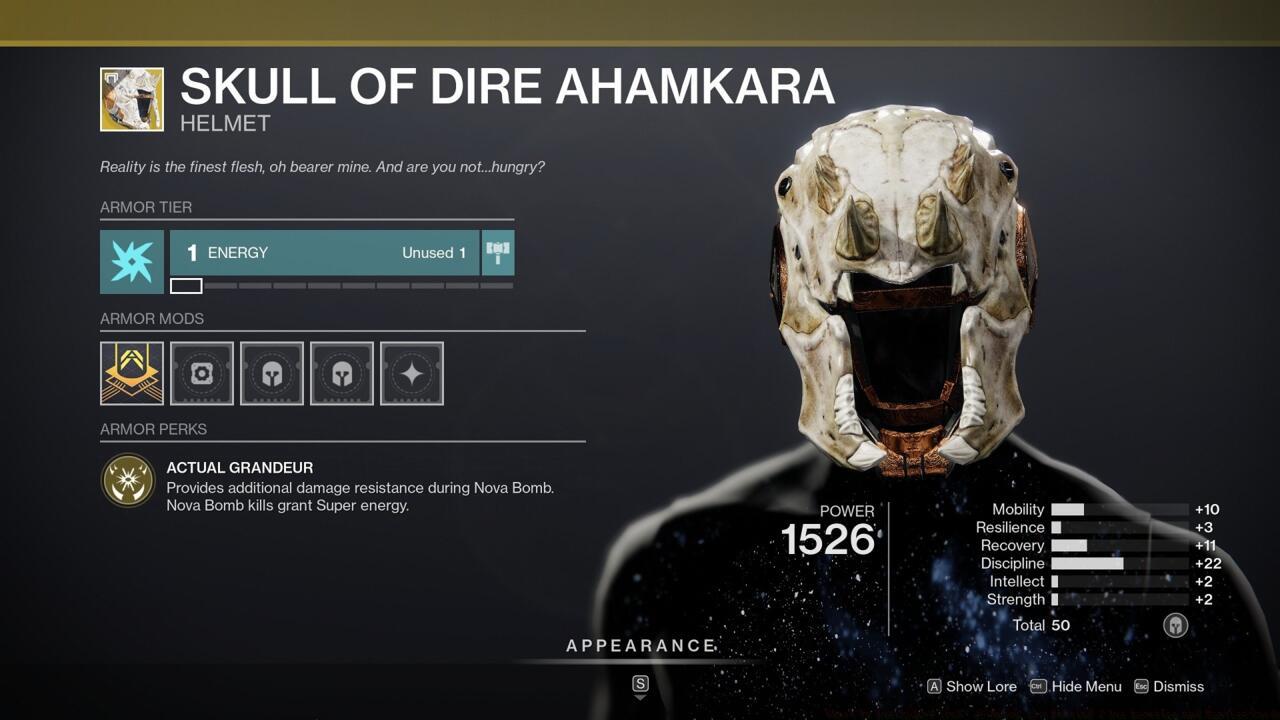The image size is (1280, 720).
Task: Click the helmet icon near Total stats
Action: 1176,625
